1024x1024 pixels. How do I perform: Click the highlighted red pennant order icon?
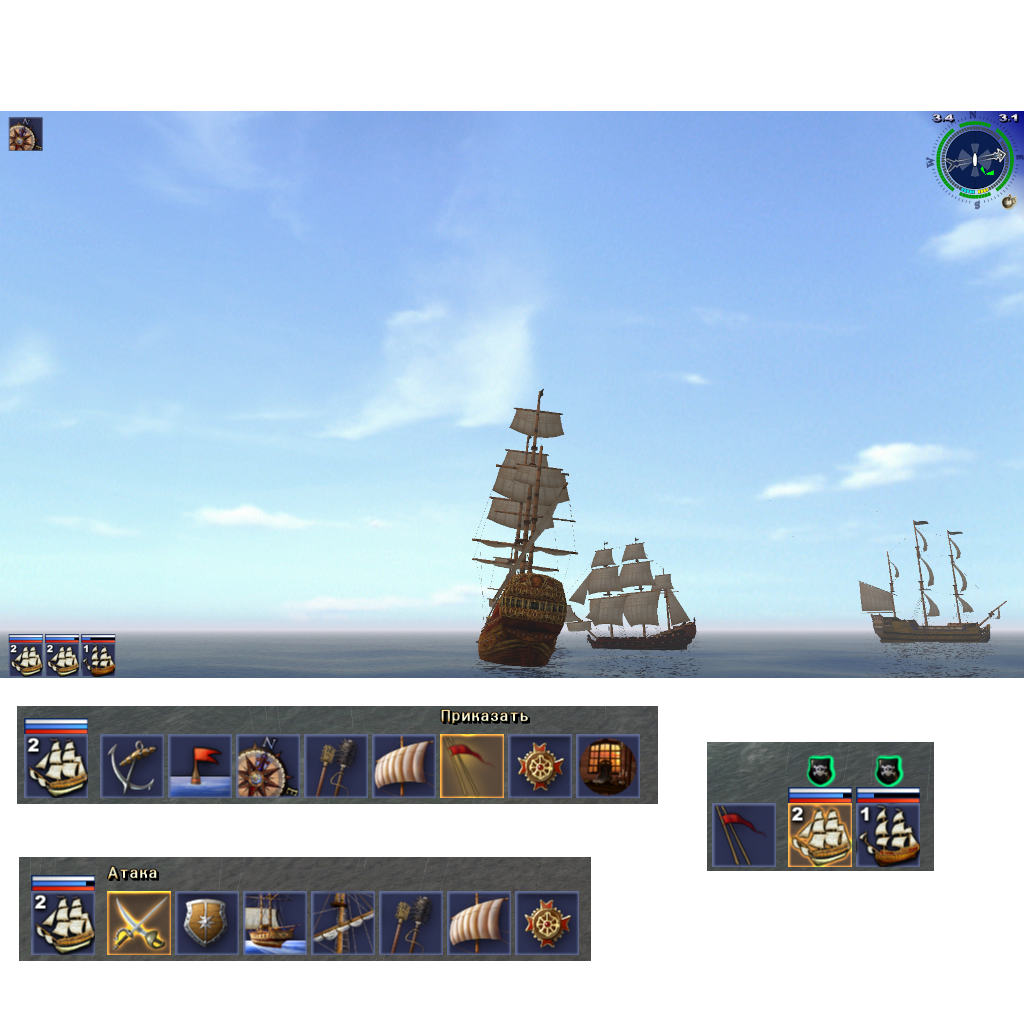pyautogui.click(x=472, y=767)
